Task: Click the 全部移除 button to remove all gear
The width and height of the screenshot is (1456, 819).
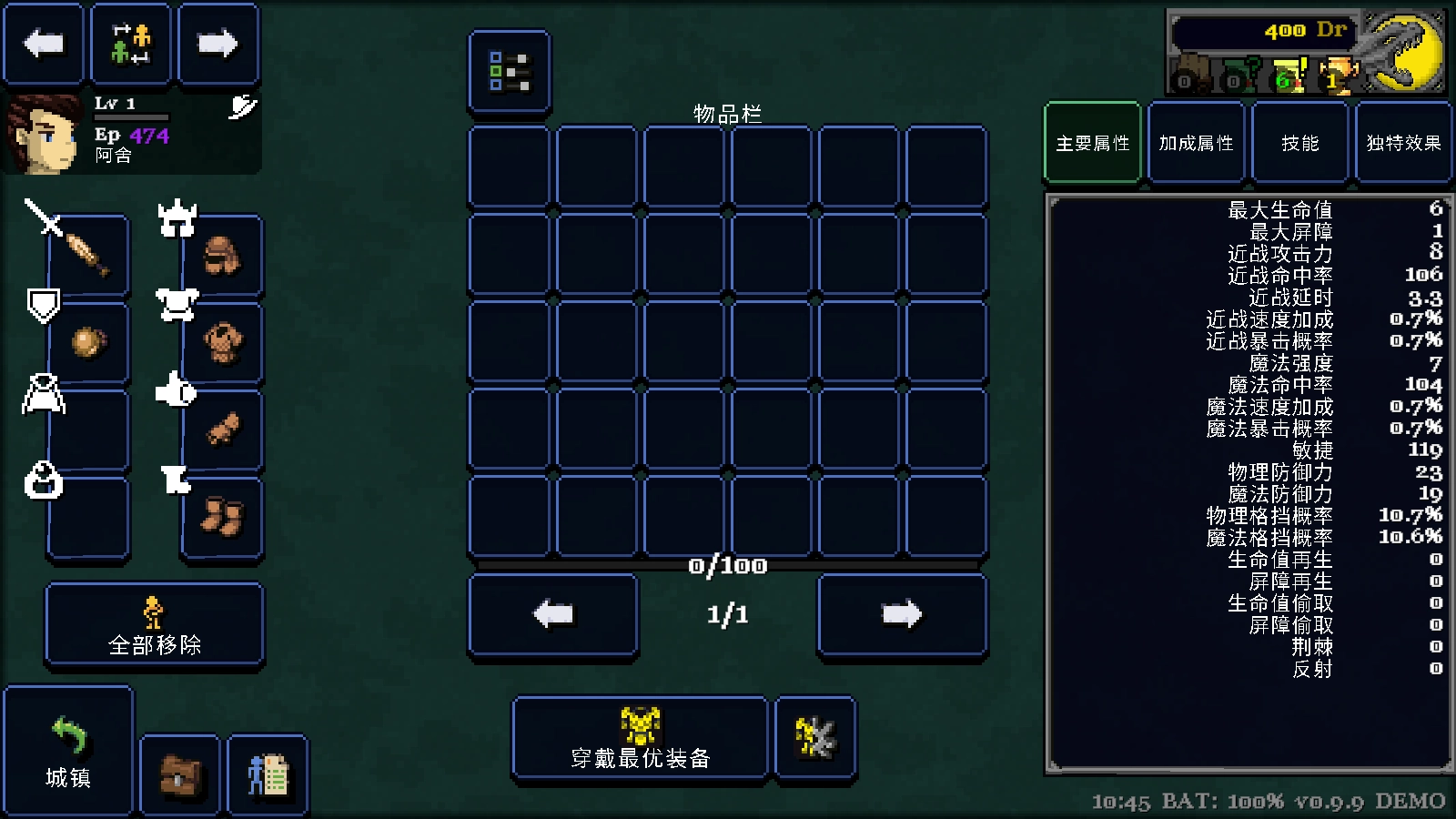Action: coord(154,624)
